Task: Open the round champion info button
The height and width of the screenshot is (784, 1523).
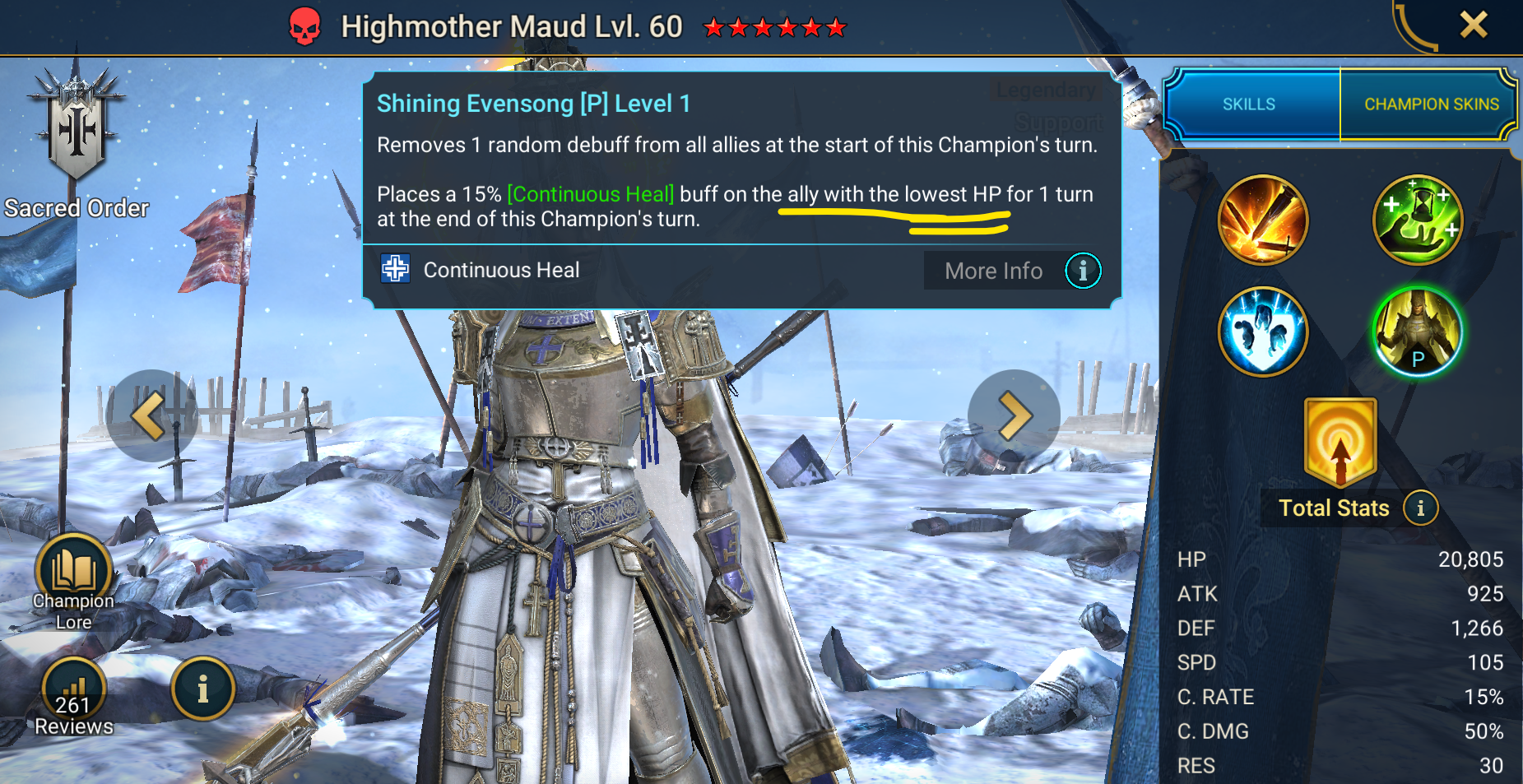Action: coord(202,689)
